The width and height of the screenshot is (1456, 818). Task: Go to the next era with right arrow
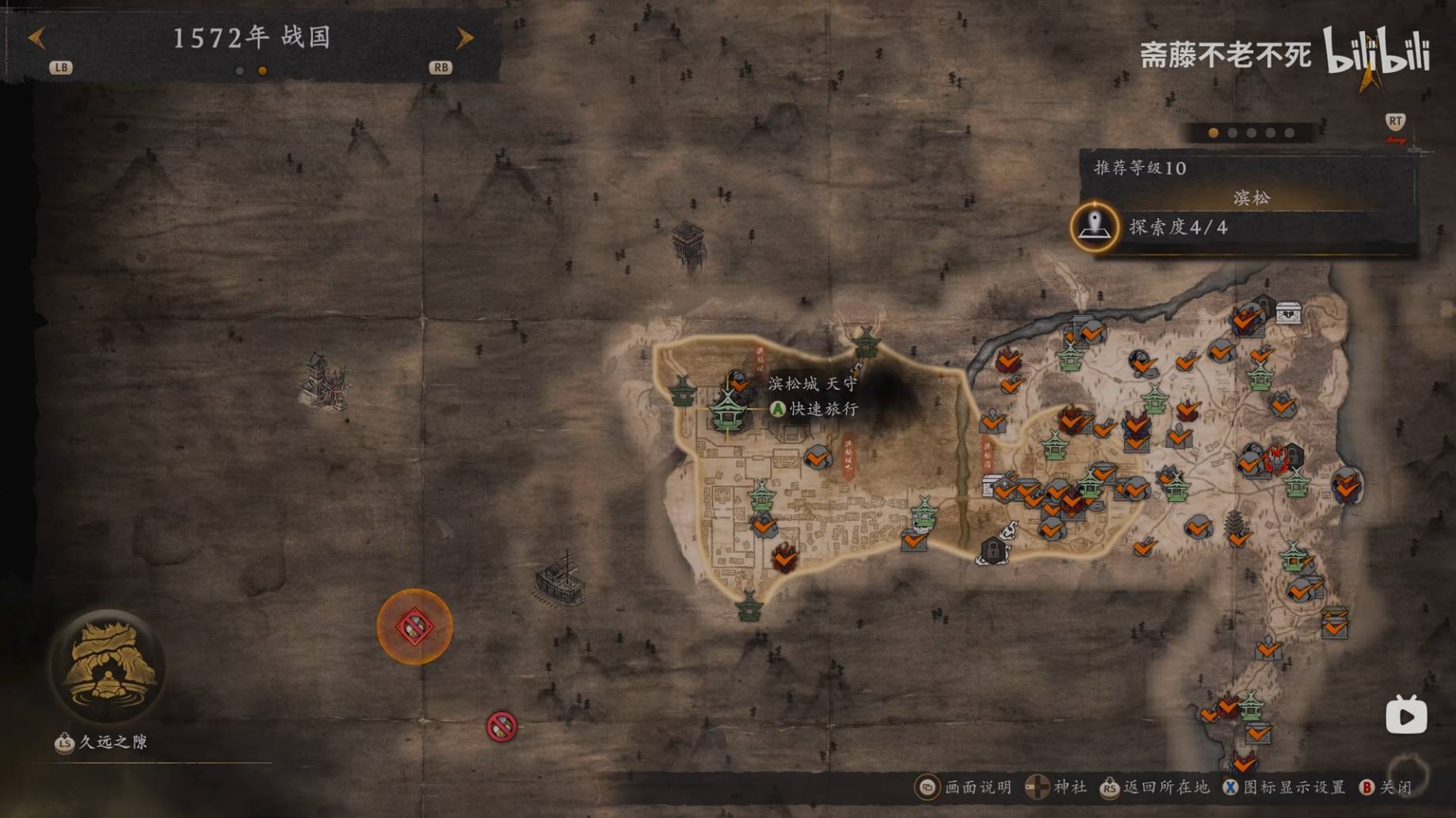(x=465, y=37)
